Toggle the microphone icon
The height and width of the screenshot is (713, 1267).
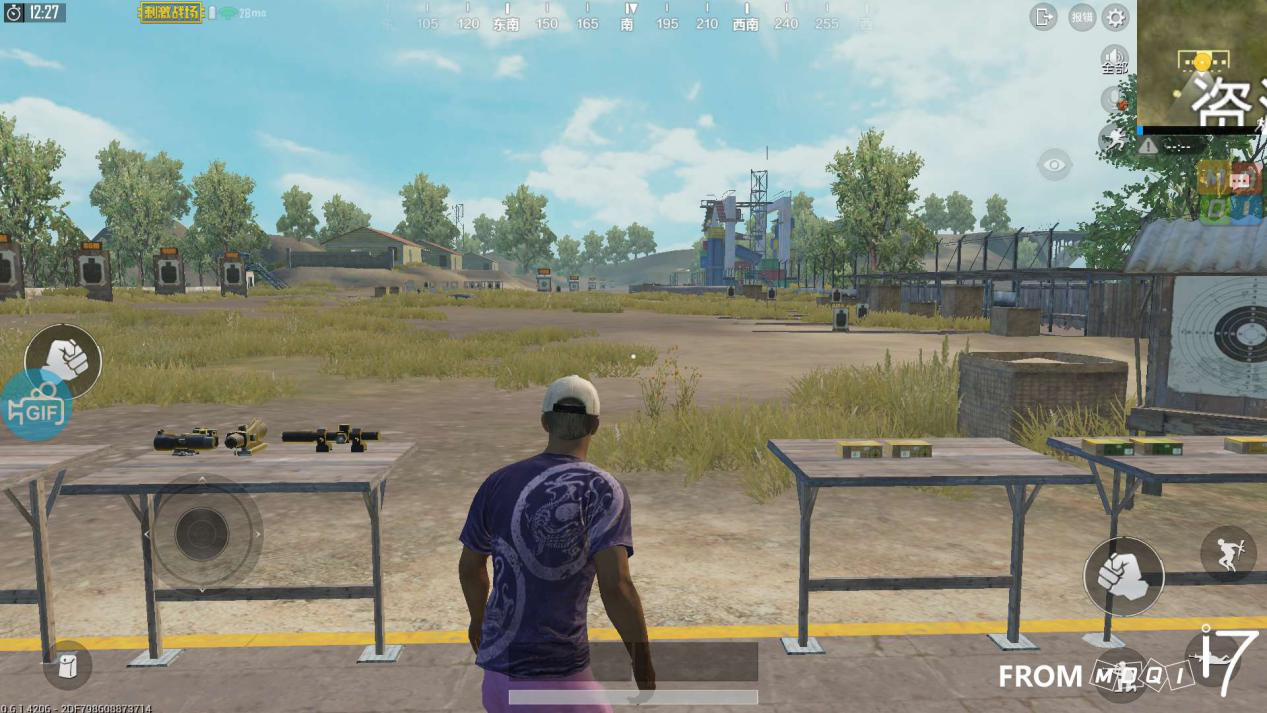[1114, 99]
